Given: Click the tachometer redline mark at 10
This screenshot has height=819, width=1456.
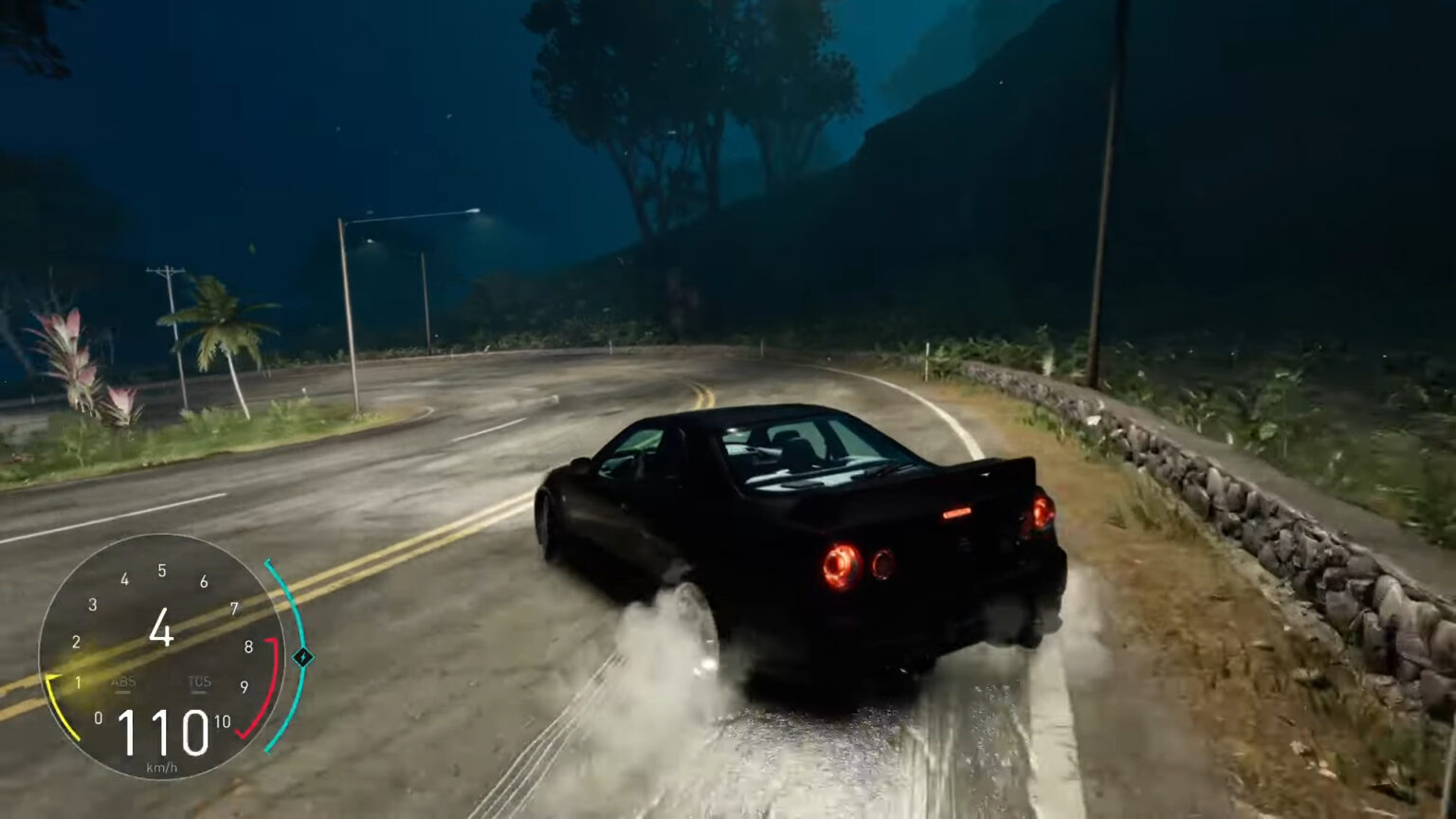Looking at the screenshot, I should (222, 720).
